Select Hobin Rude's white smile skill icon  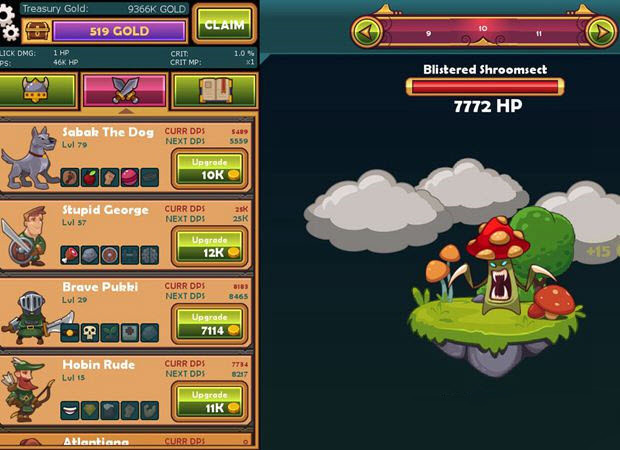pos(71,409)
